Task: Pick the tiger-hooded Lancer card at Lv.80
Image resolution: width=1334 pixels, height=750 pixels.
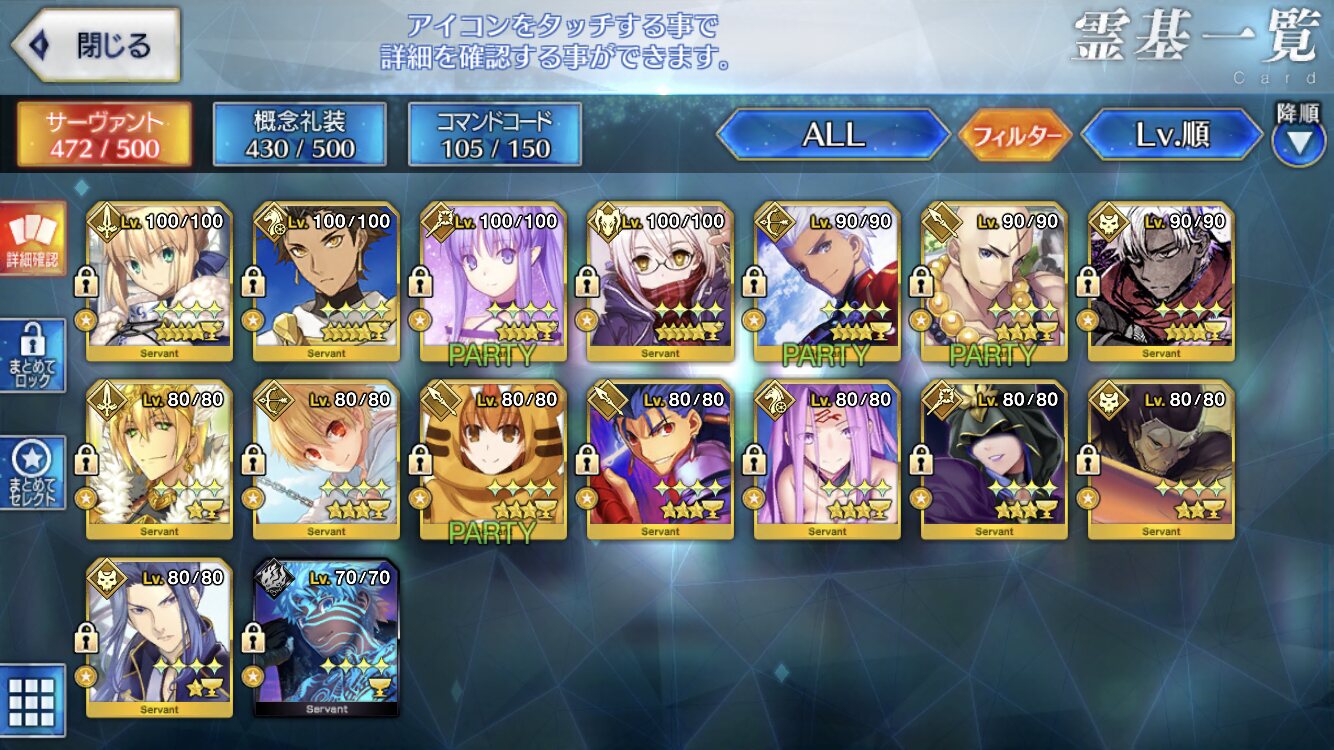Action: coord(493,460)
